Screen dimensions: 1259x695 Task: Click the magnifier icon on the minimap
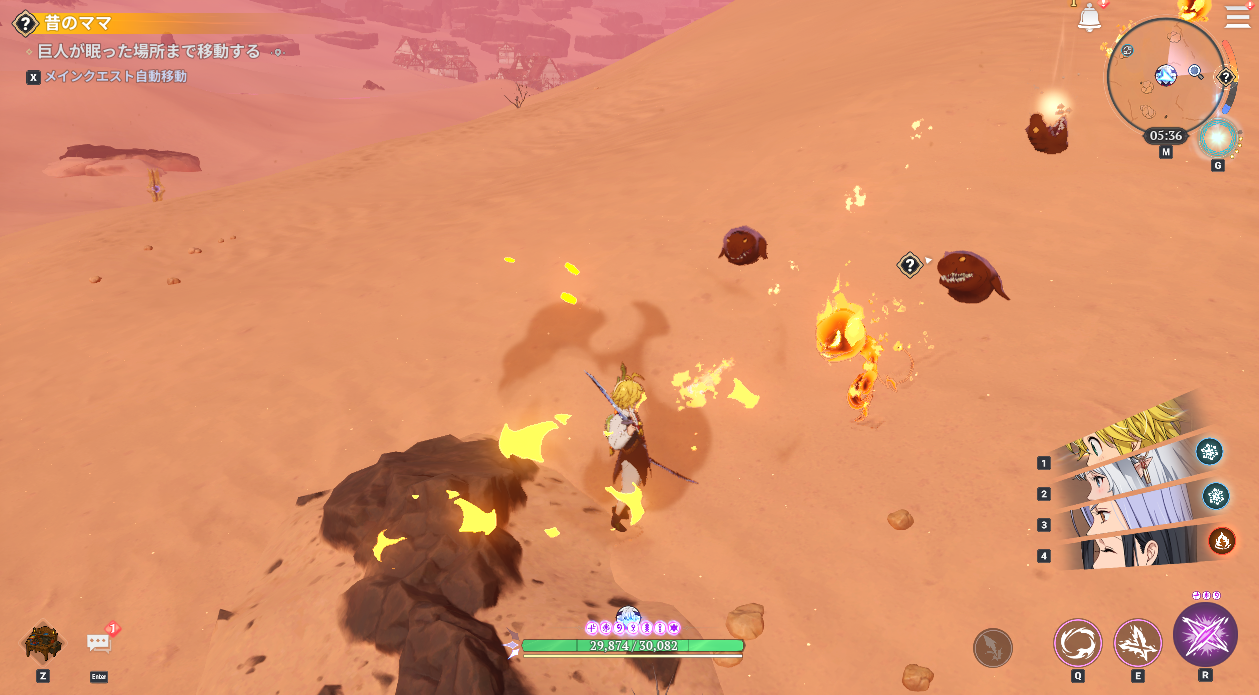click(x=1196, y=71)
